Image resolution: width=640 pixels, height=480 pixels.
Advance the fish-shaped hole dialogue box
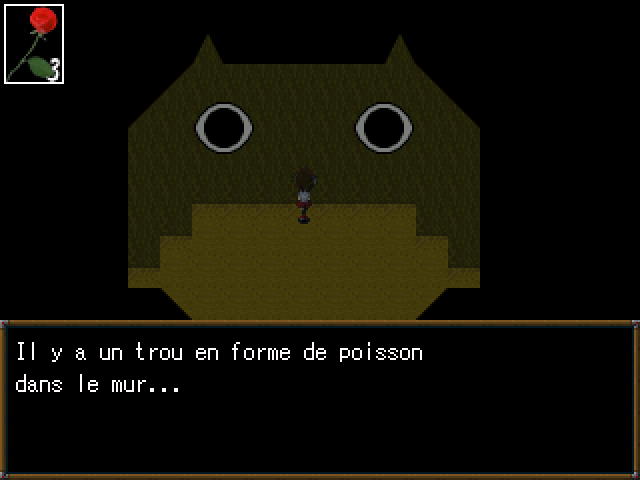point(319,399)
